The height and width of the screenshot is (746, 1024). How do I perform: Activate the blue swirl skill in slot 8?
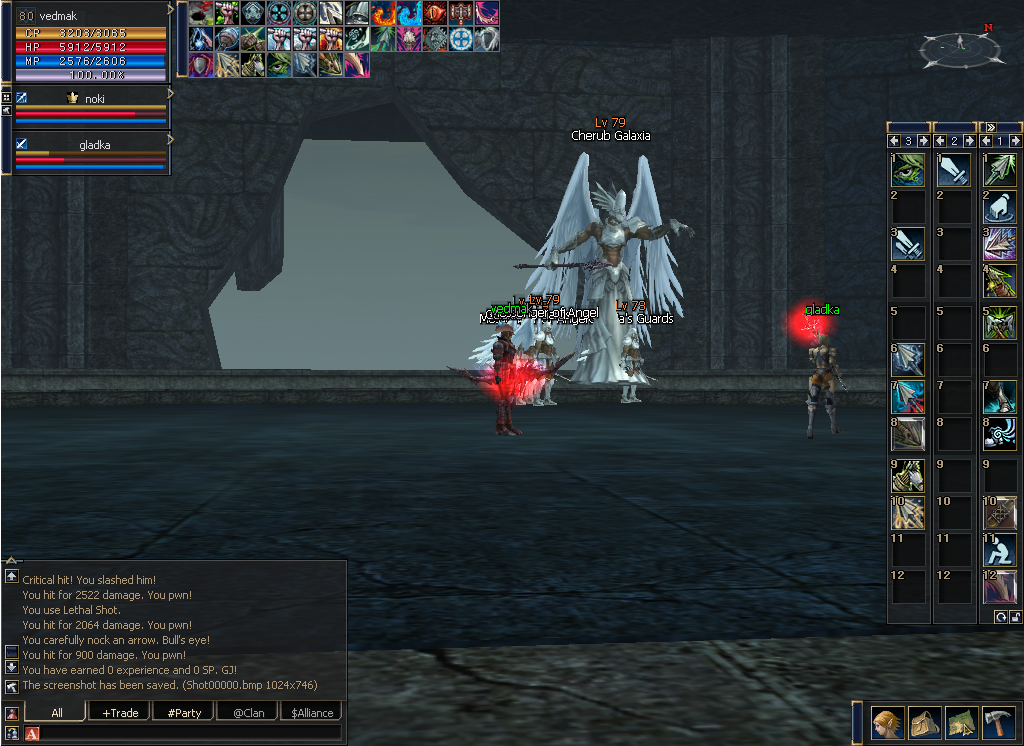(x=1000, y=433)
